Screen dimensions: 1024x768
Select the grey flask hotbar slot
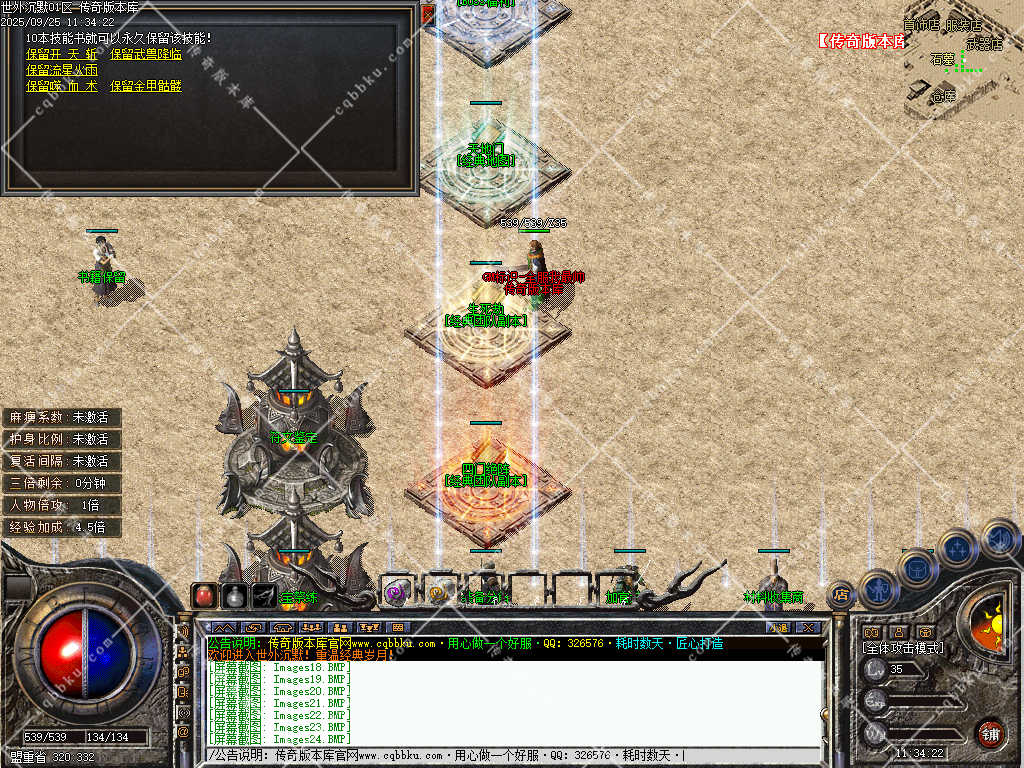[x=234, y=595]
